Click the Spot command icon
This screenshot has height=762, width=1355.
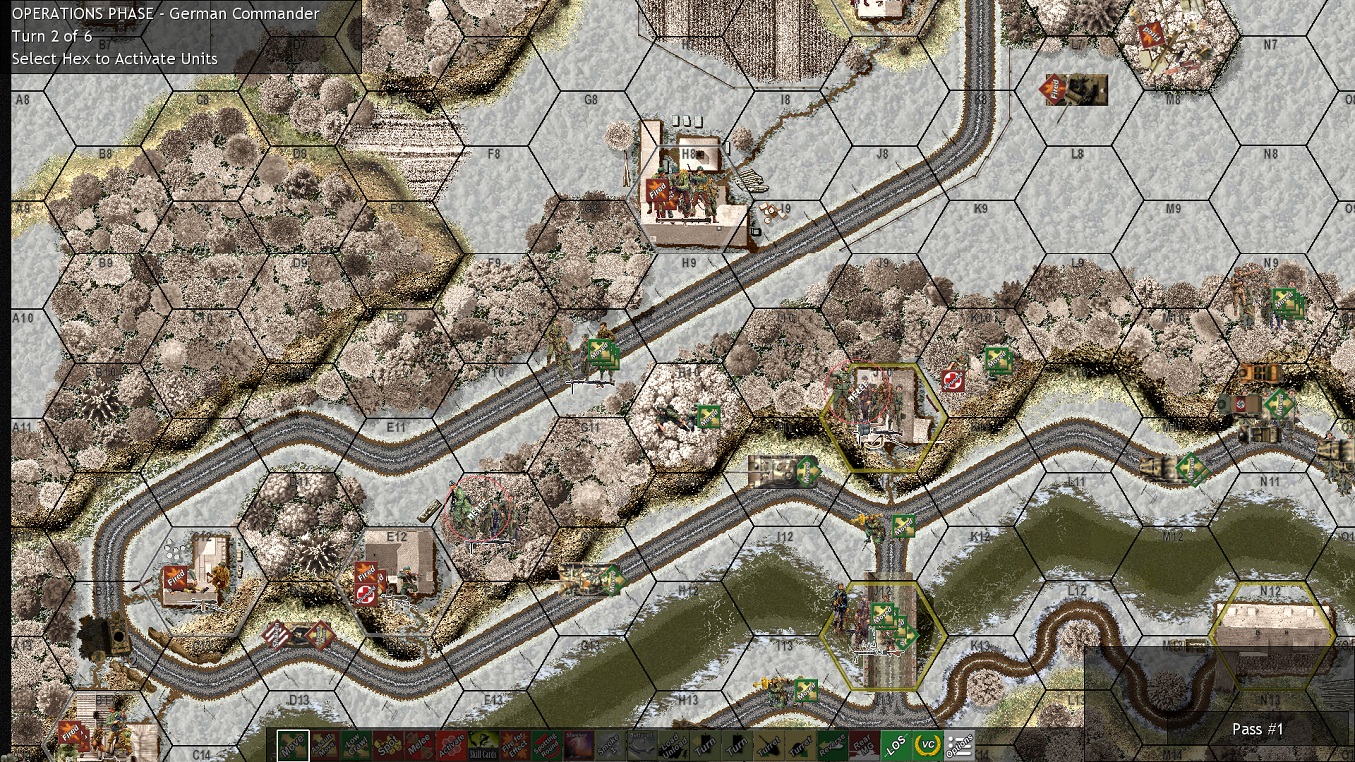tap(389, 746)
